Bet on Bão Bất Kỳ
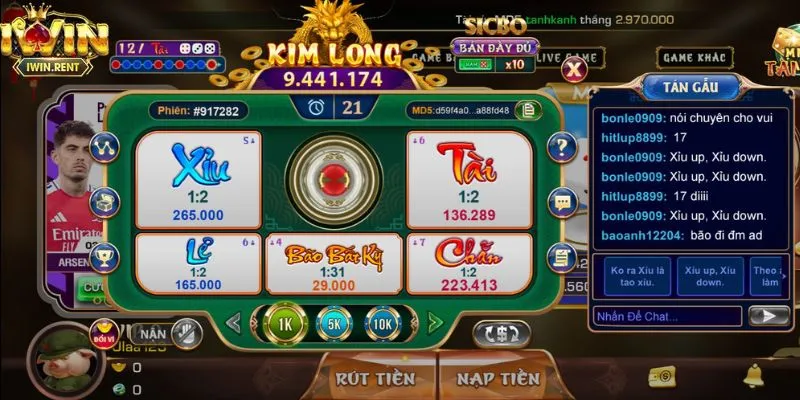800x400 pixels. pos(333,264)
